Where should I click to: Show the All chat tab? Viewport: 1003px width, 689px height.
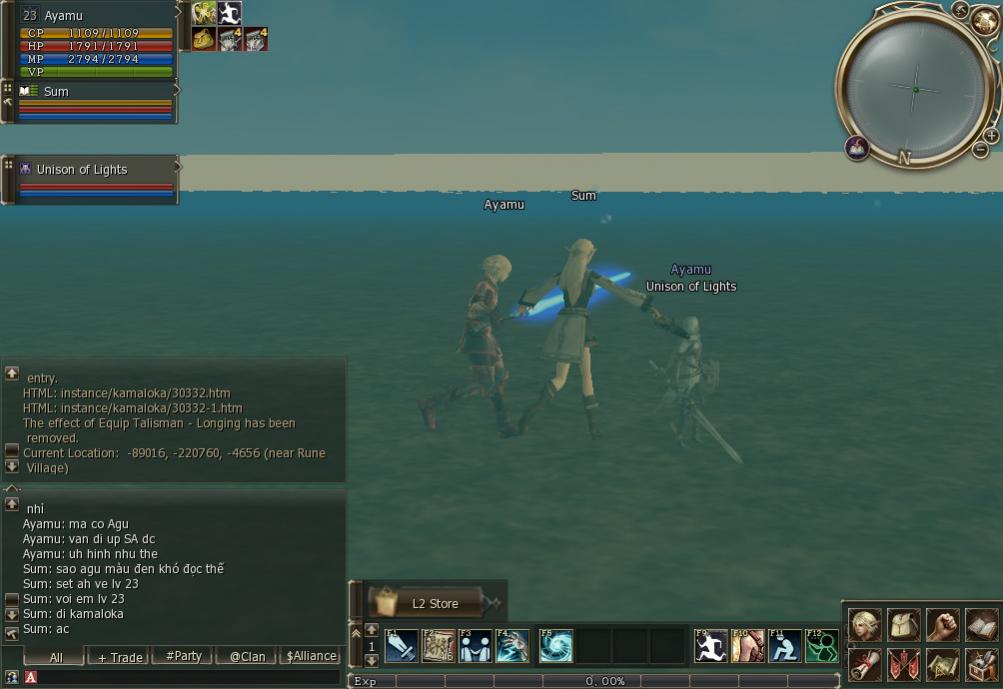pyautogui.click(x=55, y=657)
